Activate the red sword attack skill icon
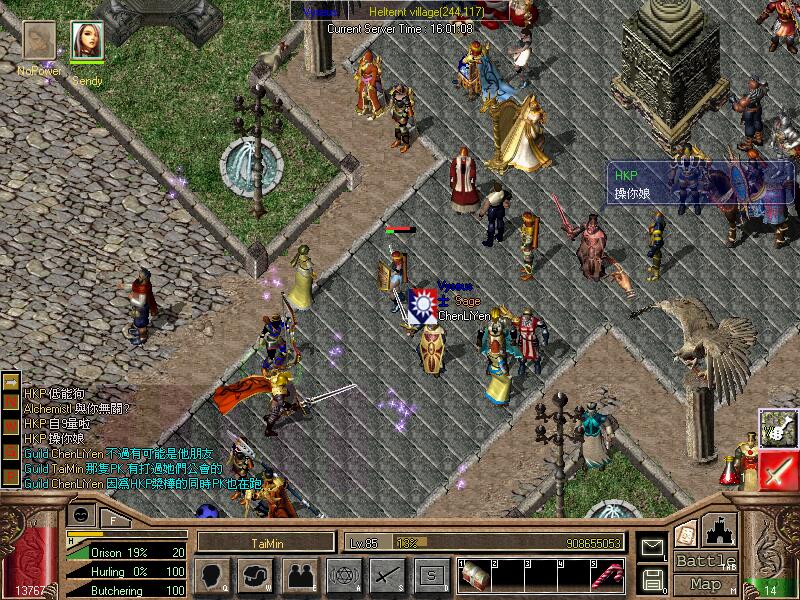800x600 pixels. coord(777,470)
